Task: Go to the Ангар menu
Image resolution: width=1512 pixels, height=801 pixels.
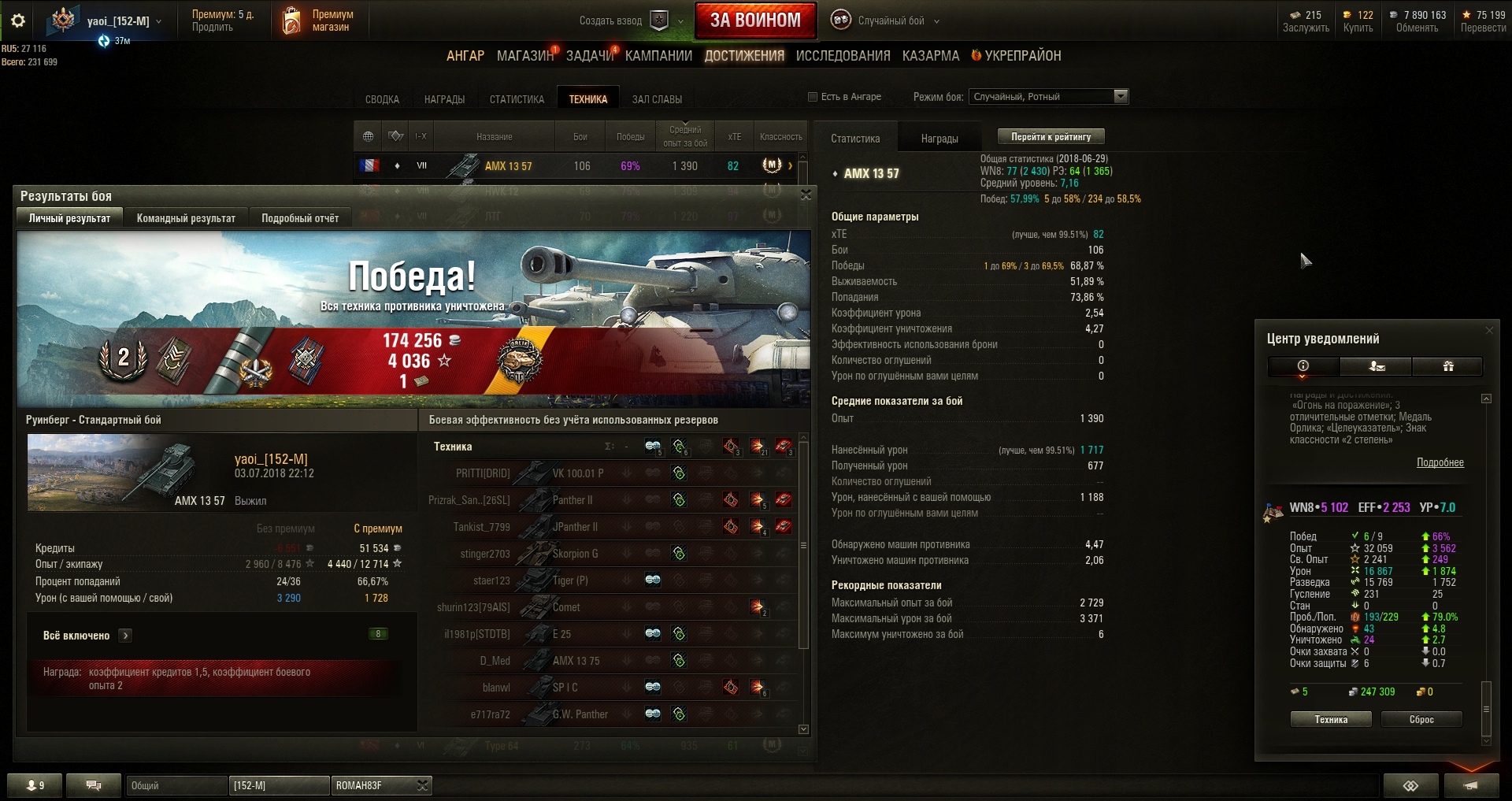Action: [x=465, y=56]
